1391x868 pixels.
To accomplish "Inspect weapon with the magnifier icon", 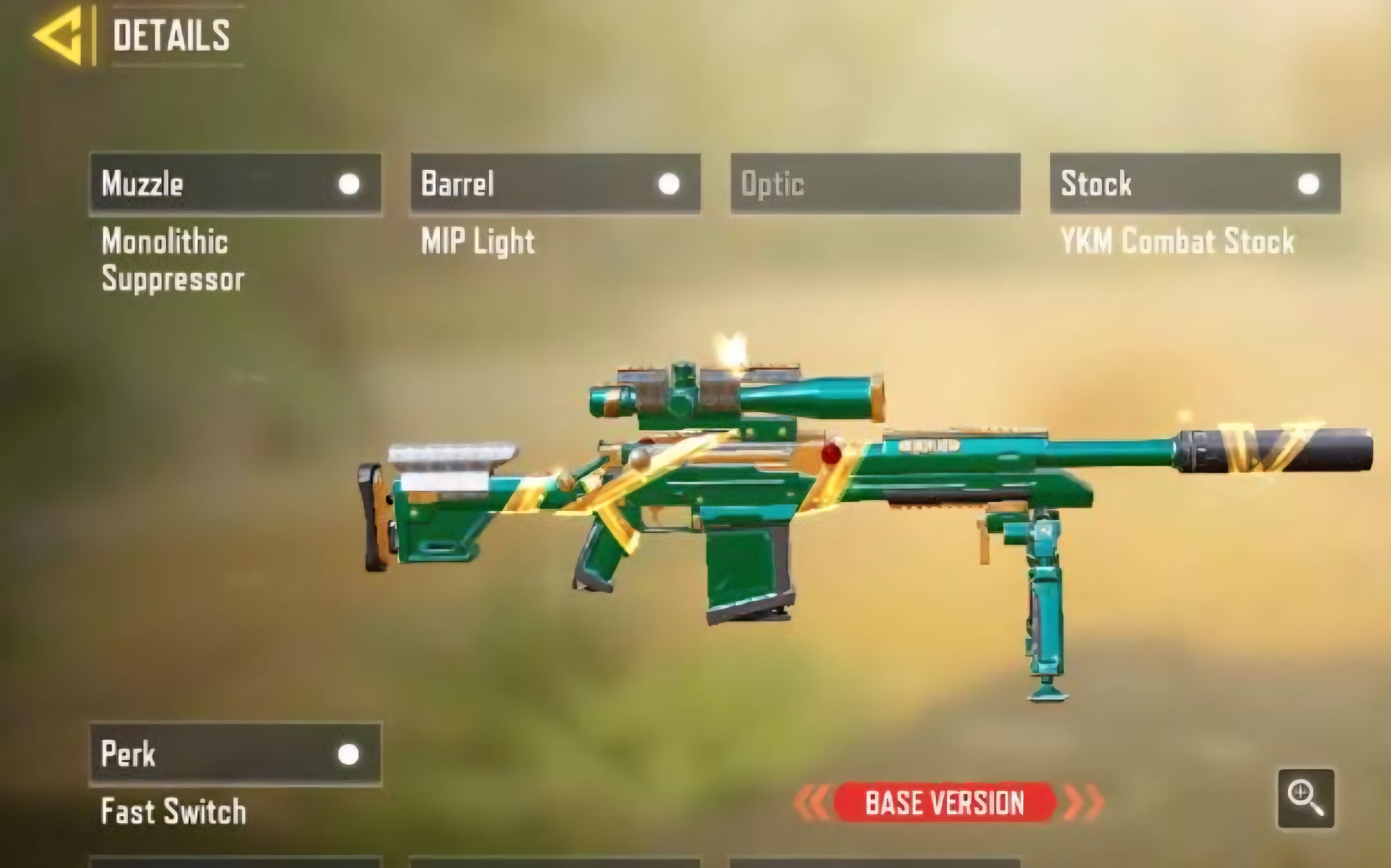I will click(1306, 799).
